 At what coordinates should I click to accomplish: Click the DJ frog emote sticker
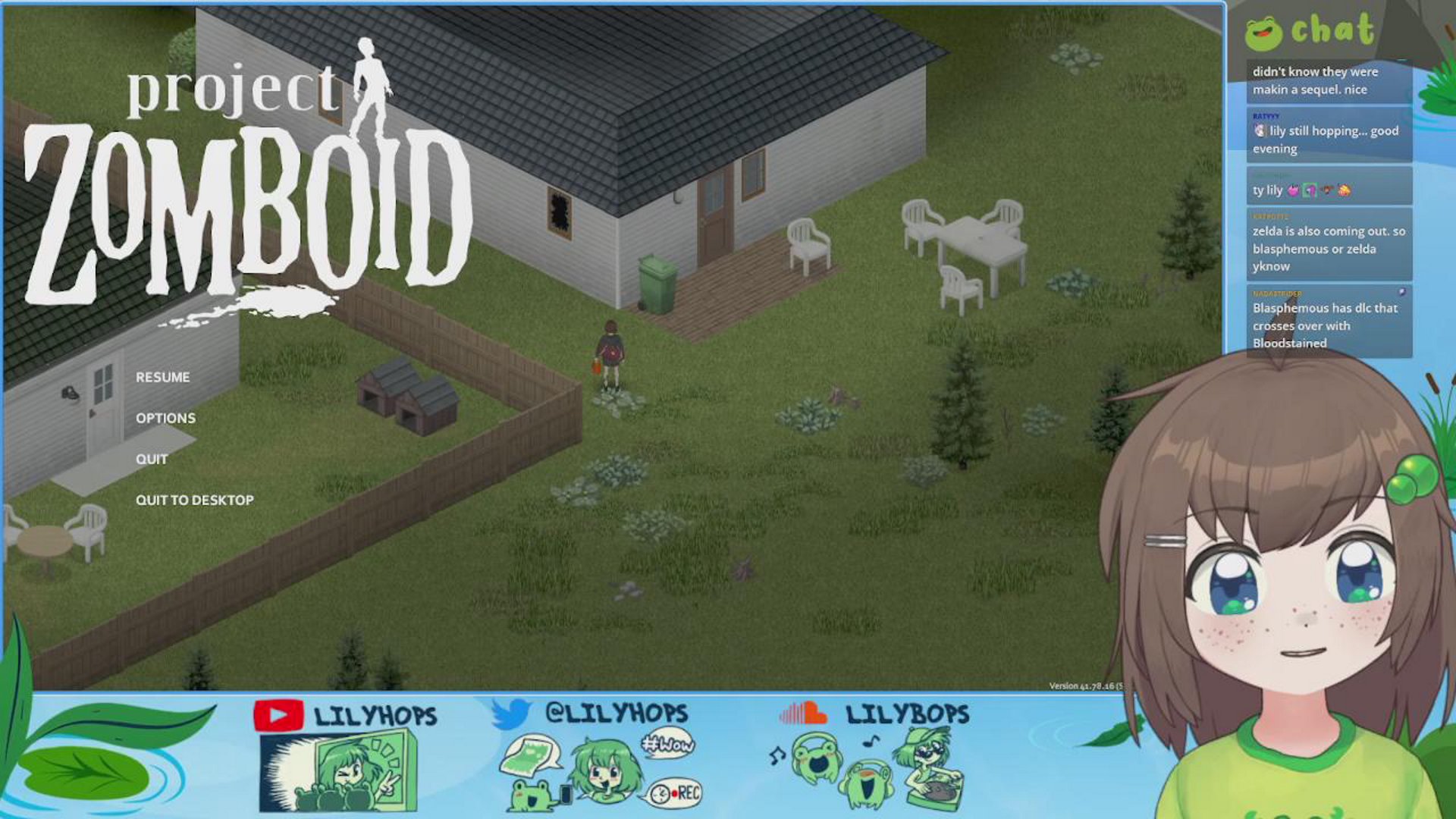point(931,767)
